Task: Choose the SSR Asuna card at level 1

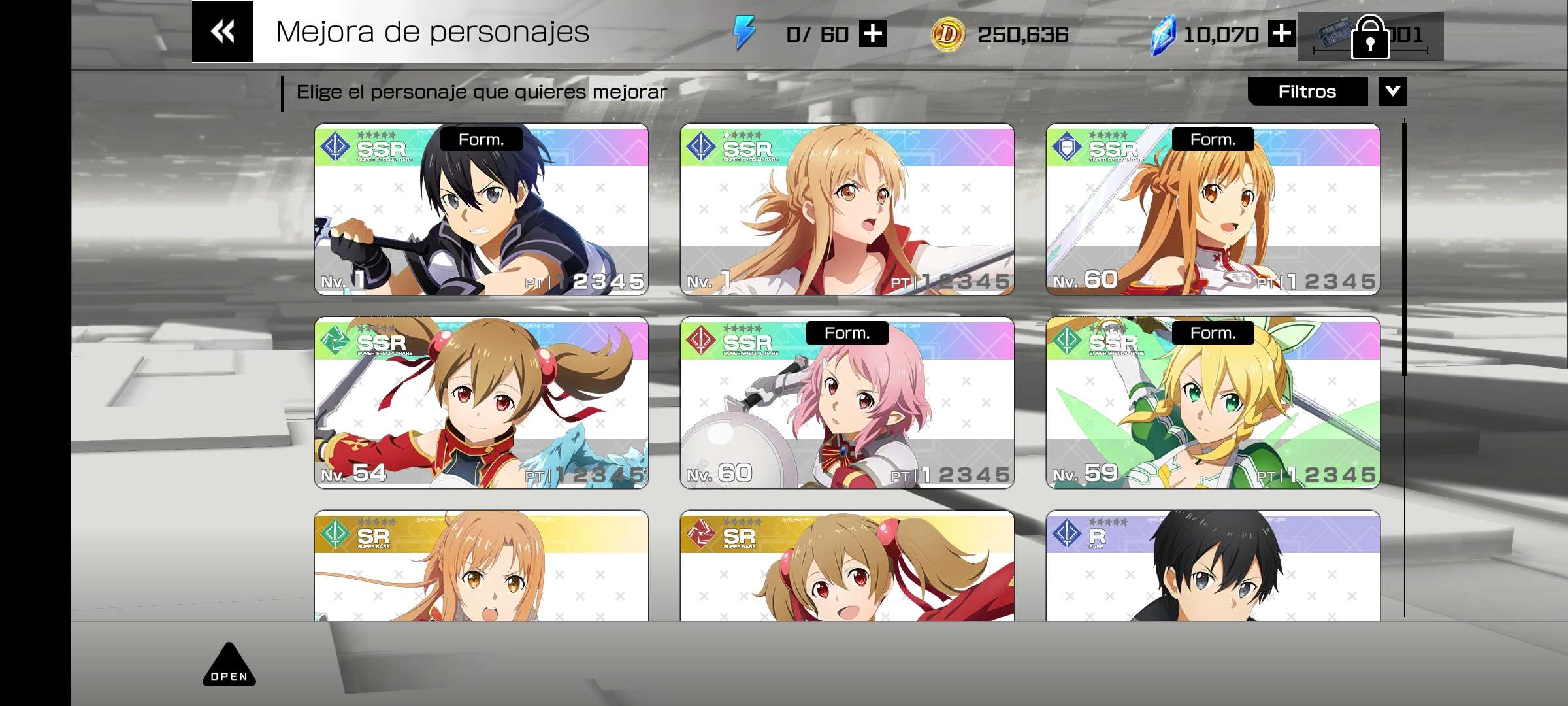Action: tap(847, 209)
